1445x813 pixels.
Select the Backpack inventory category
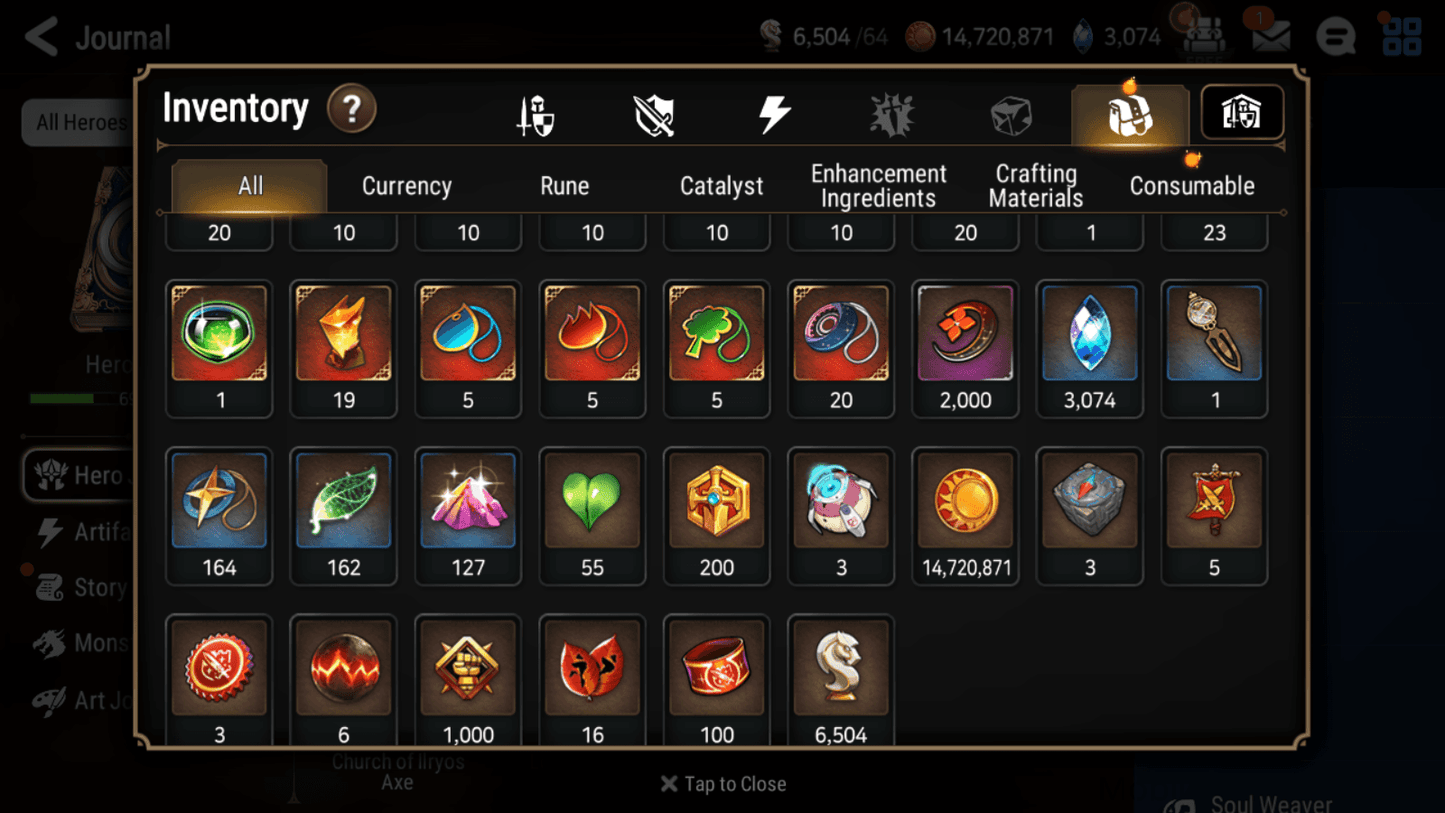click(x=1129, y=113)
